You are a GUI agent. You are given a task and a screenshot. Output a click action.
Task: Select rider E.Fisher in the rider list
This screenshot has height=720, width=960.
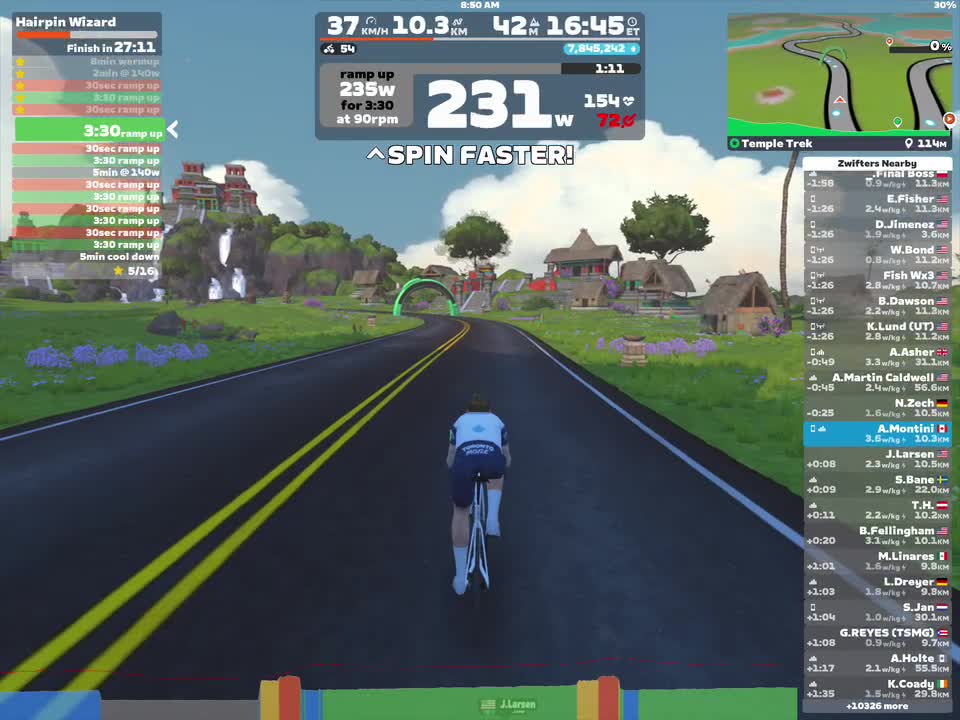877,204
